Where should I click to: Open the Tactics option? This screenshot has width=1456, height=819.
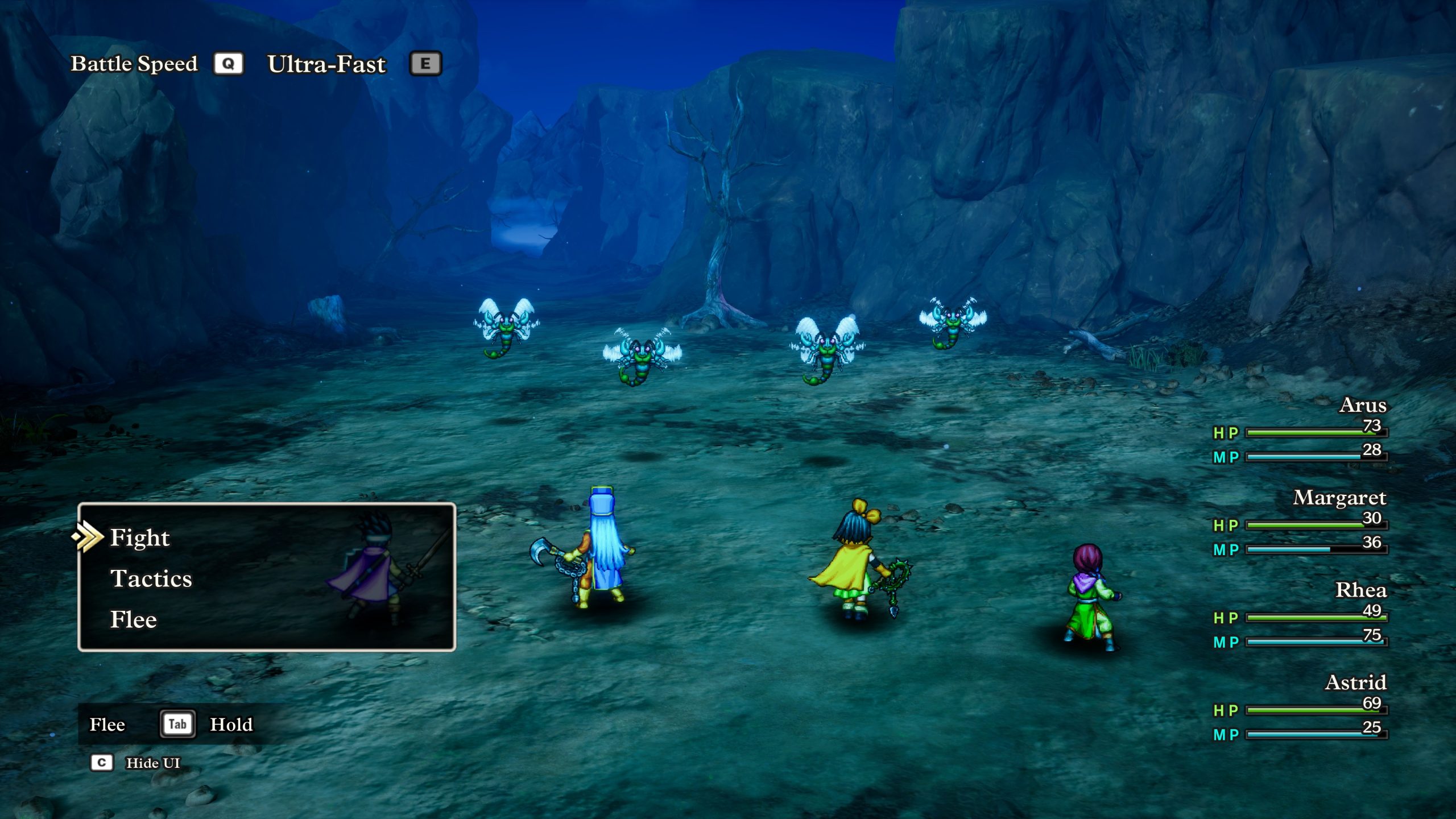(x=151, y=578)
